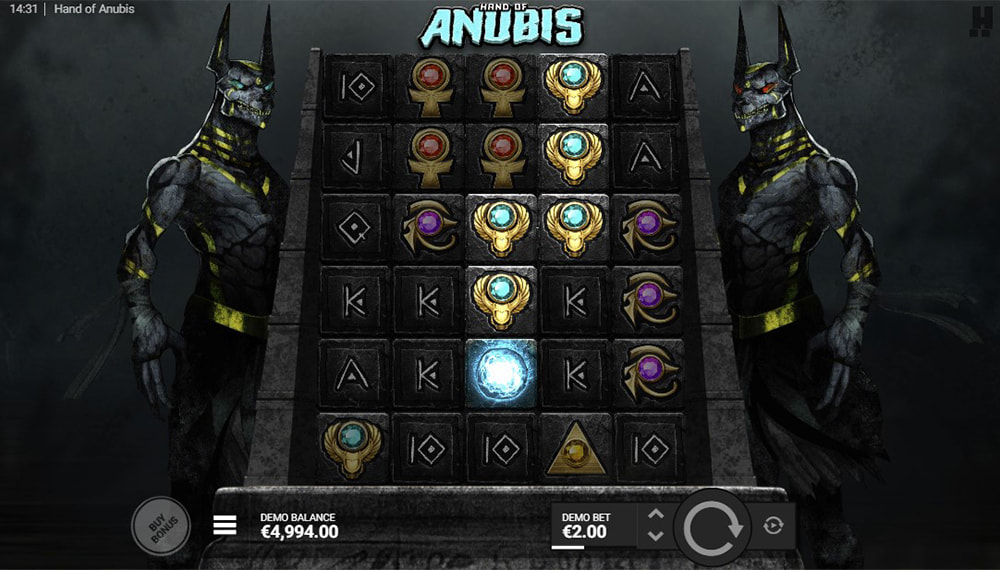Increase the demo bet with the up arrow
This screenshot has width=1000, height=570.
656,515
